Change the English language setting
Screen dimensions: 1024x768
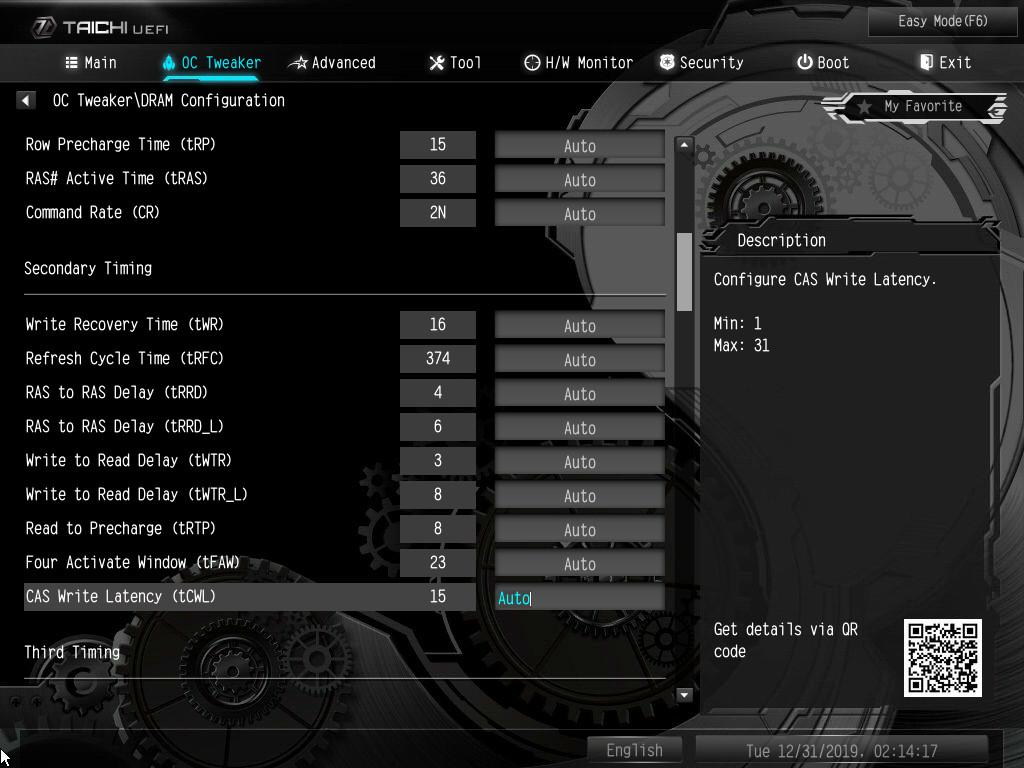pyautogui.click(x=634, y=750)
